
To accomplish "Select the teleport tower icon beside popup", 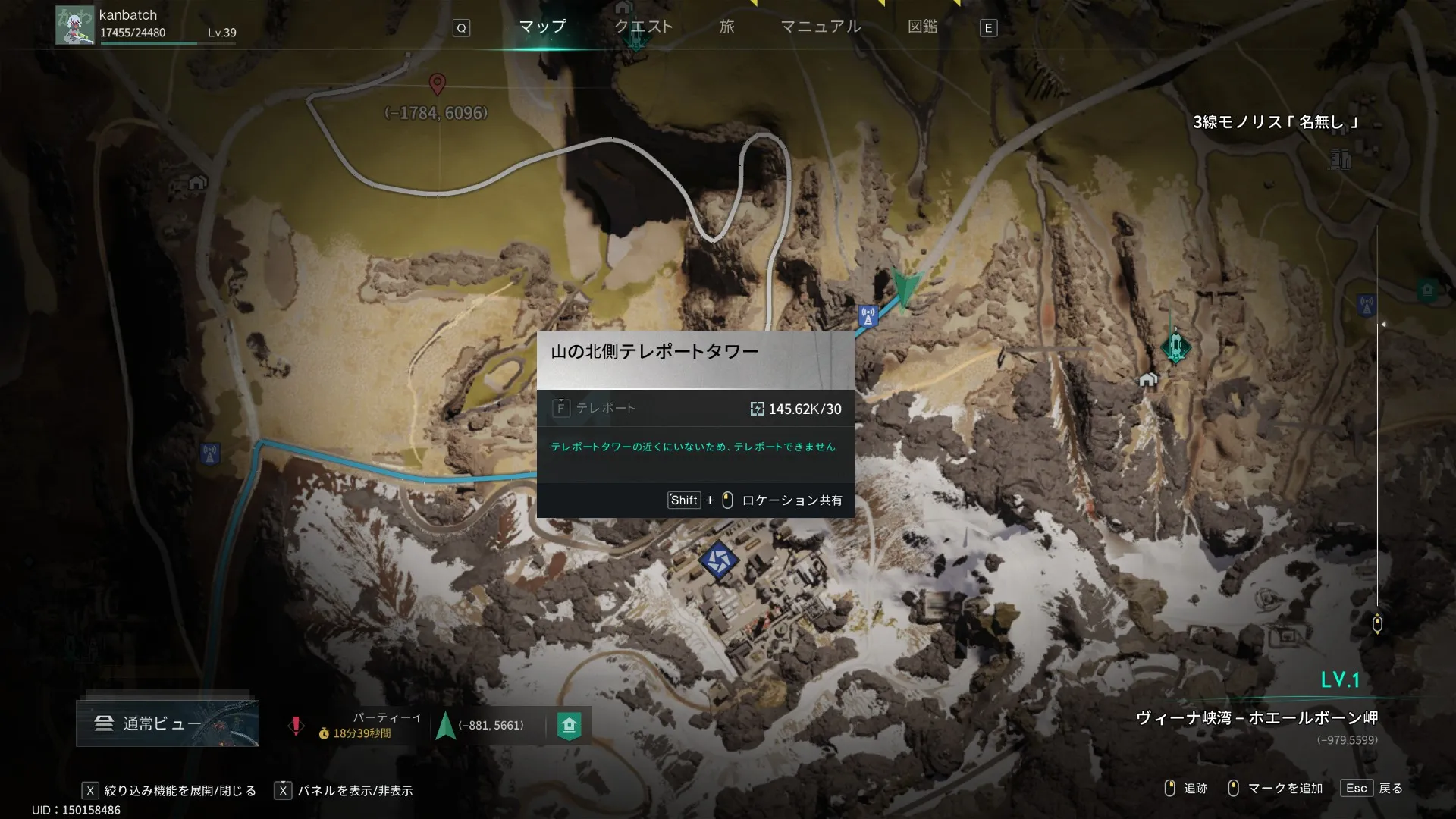I will [868, 315].
